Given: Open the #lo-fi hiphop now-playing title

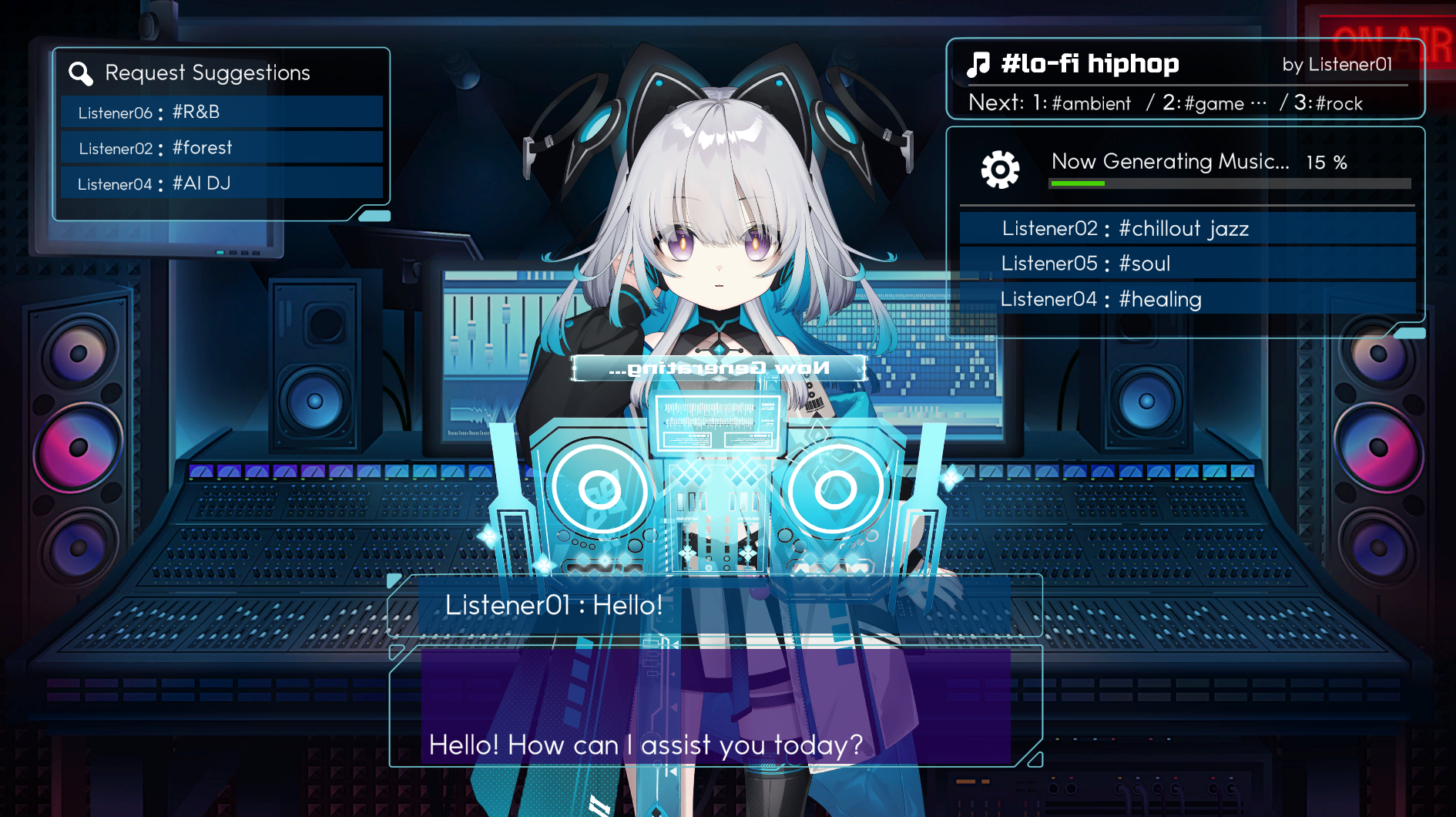Looking at the screenshot, I should point(1089,64).
